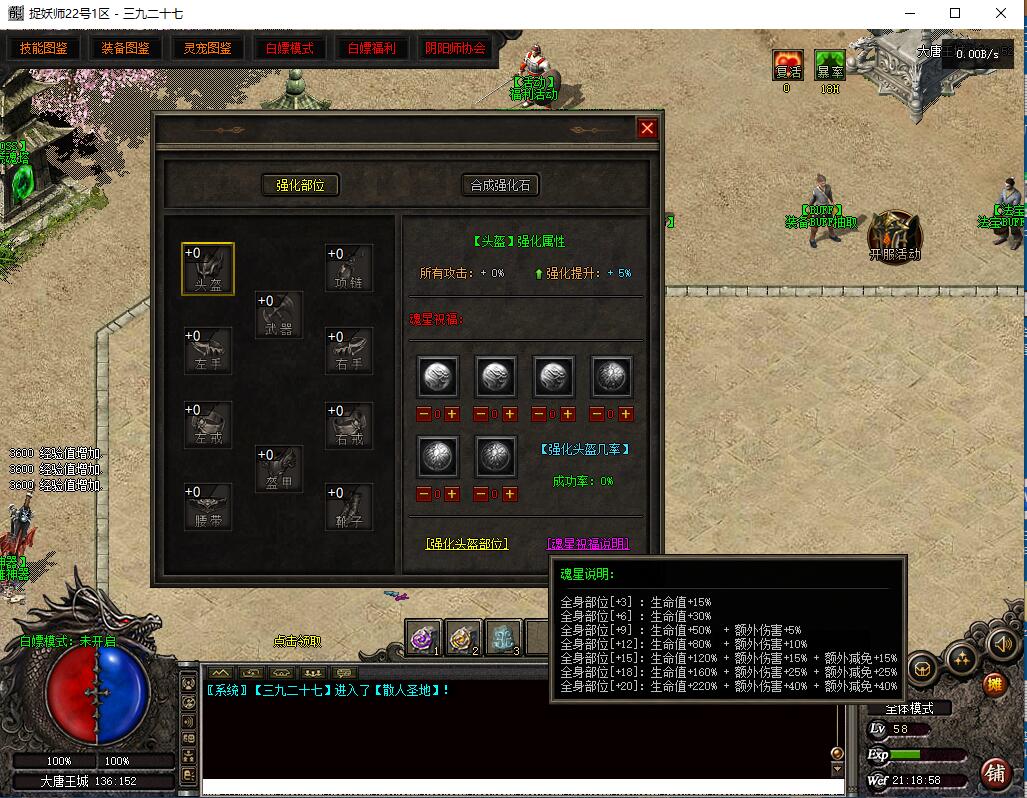Maximize the game window
The height and width of the screenshot is (798, 1027).
(x=955, y=13)
